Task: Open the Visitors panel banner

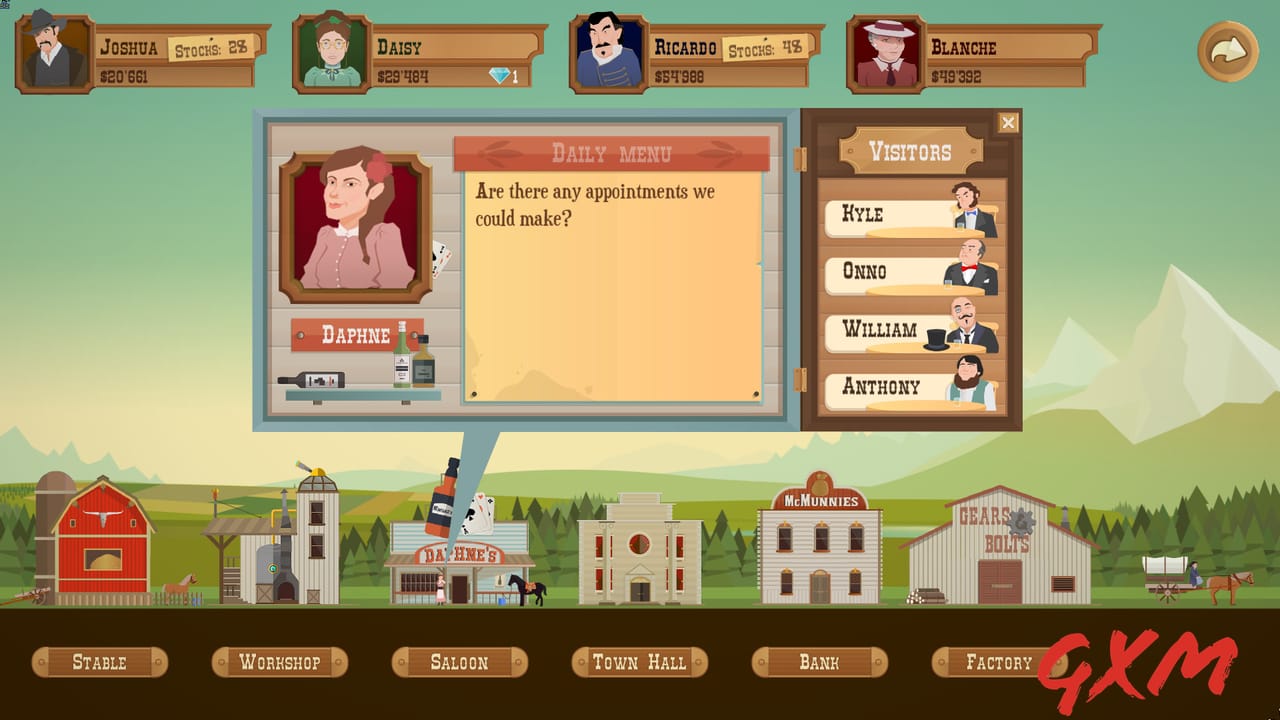Action: 910,149
